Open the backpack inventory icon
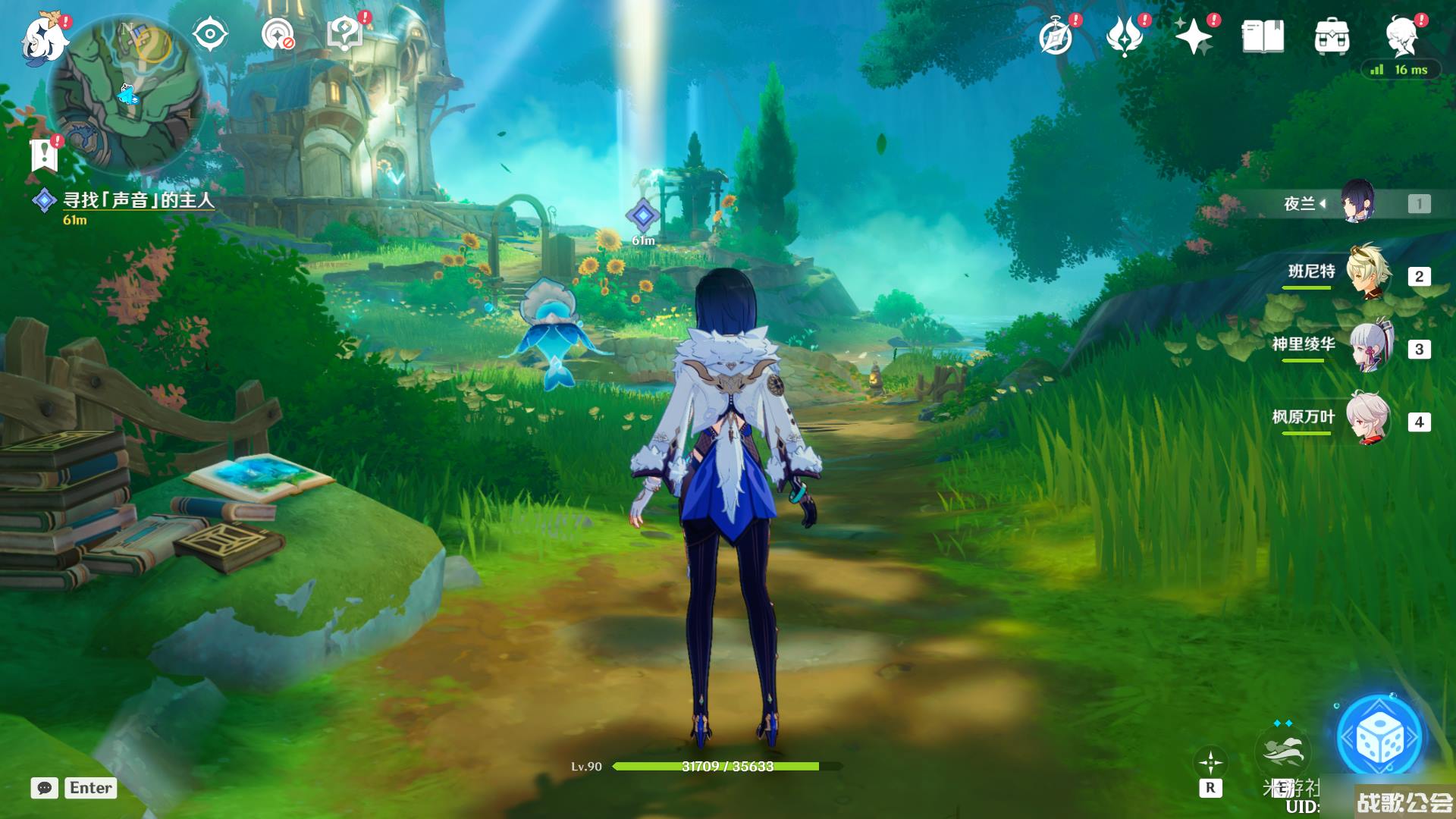 [1332, 36]
